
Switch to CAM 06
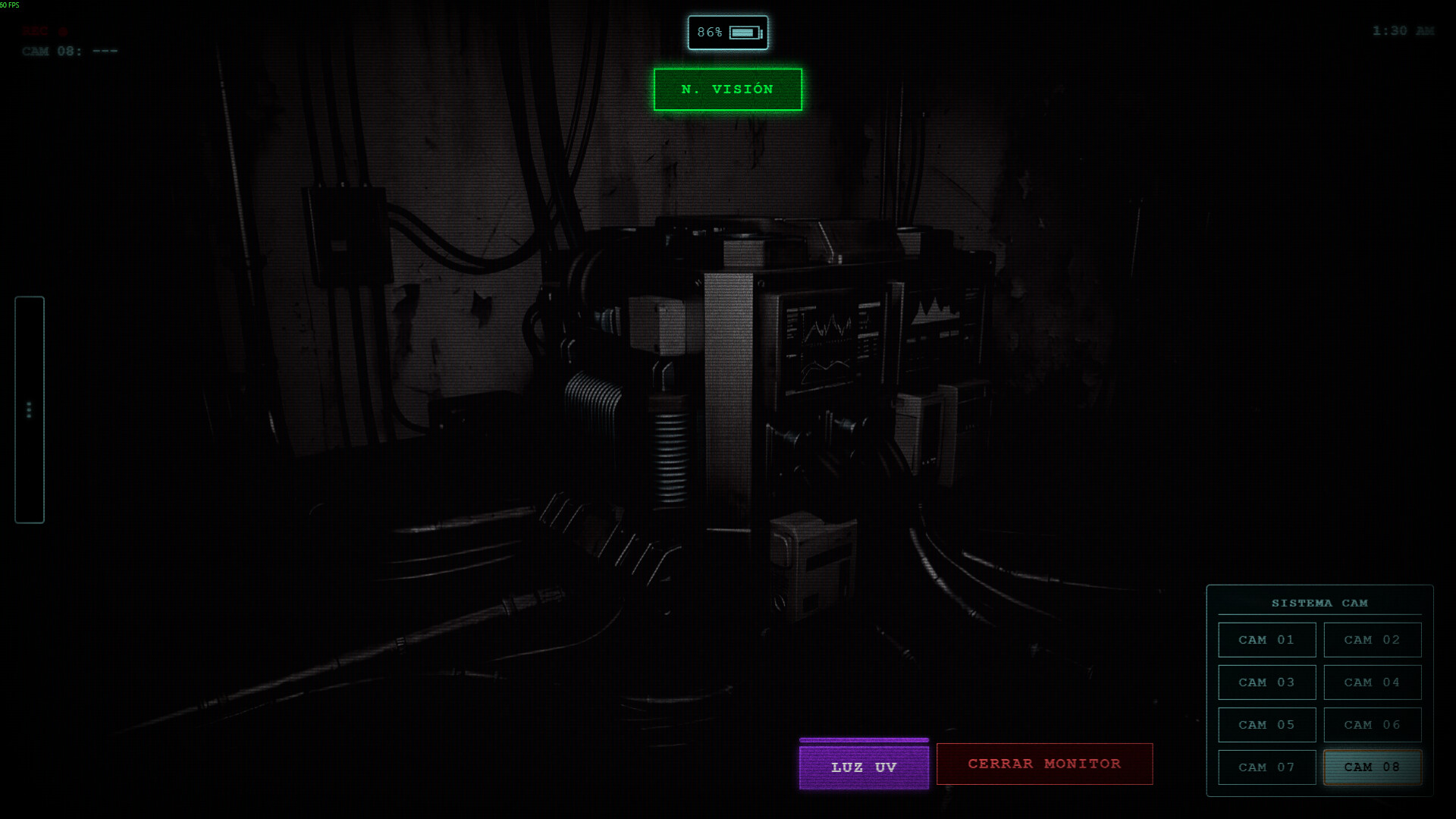(1372, 724)
